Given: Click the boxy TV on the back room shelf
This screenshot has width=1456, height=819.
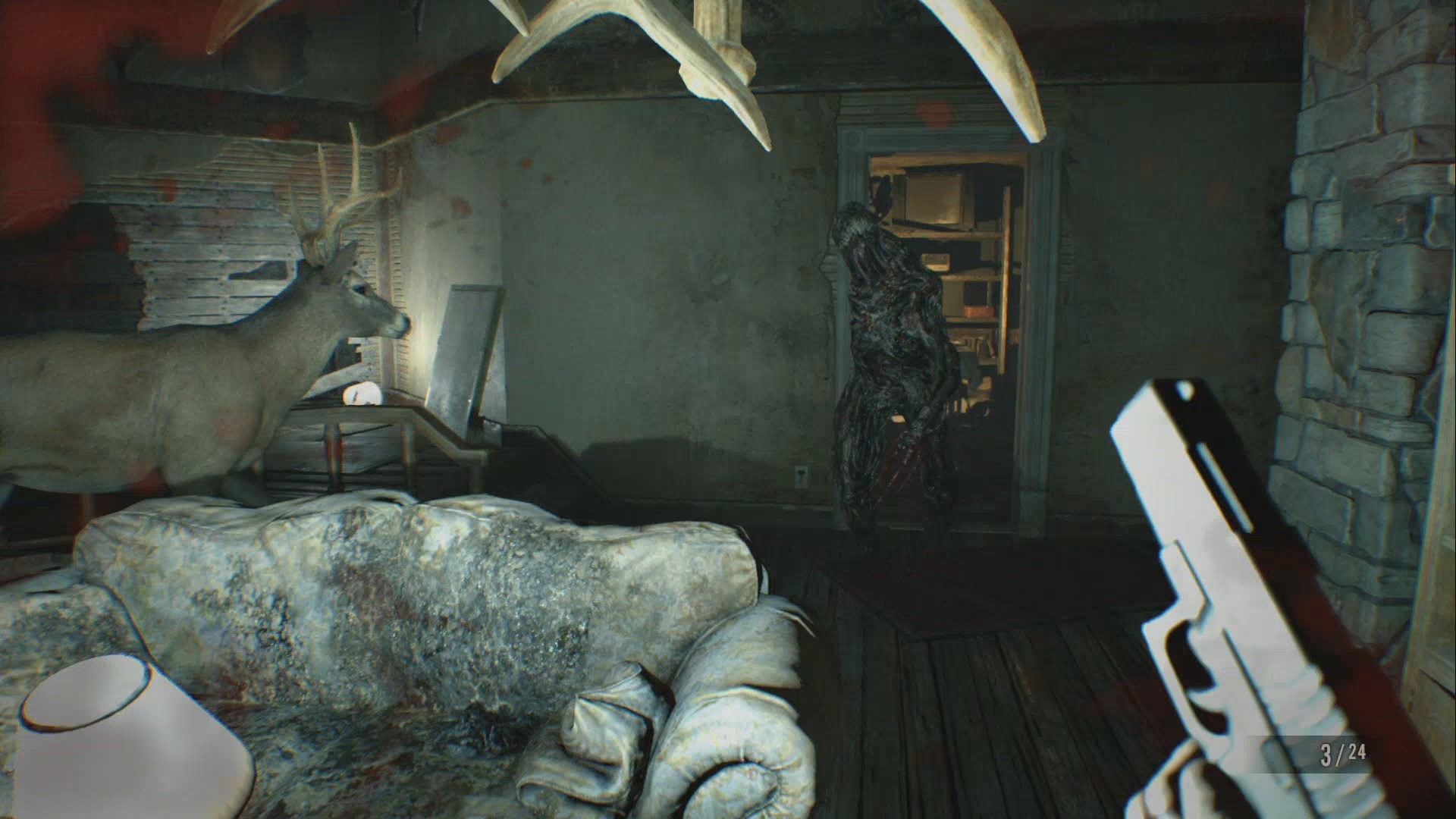Looking at the screenshot, I should [933, 197].
